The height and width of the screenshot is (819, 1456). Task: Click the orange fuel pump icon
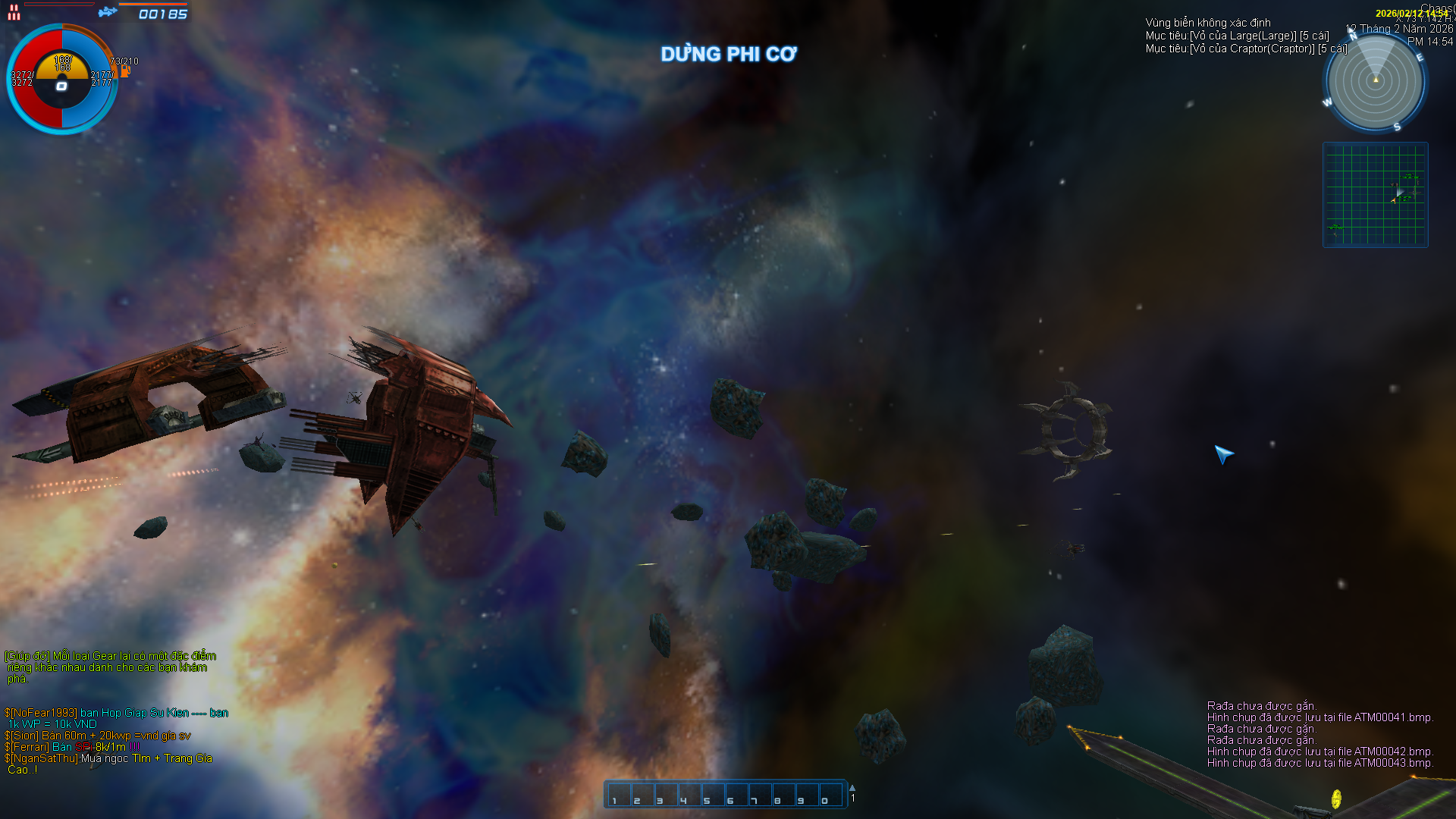[125, 71]
